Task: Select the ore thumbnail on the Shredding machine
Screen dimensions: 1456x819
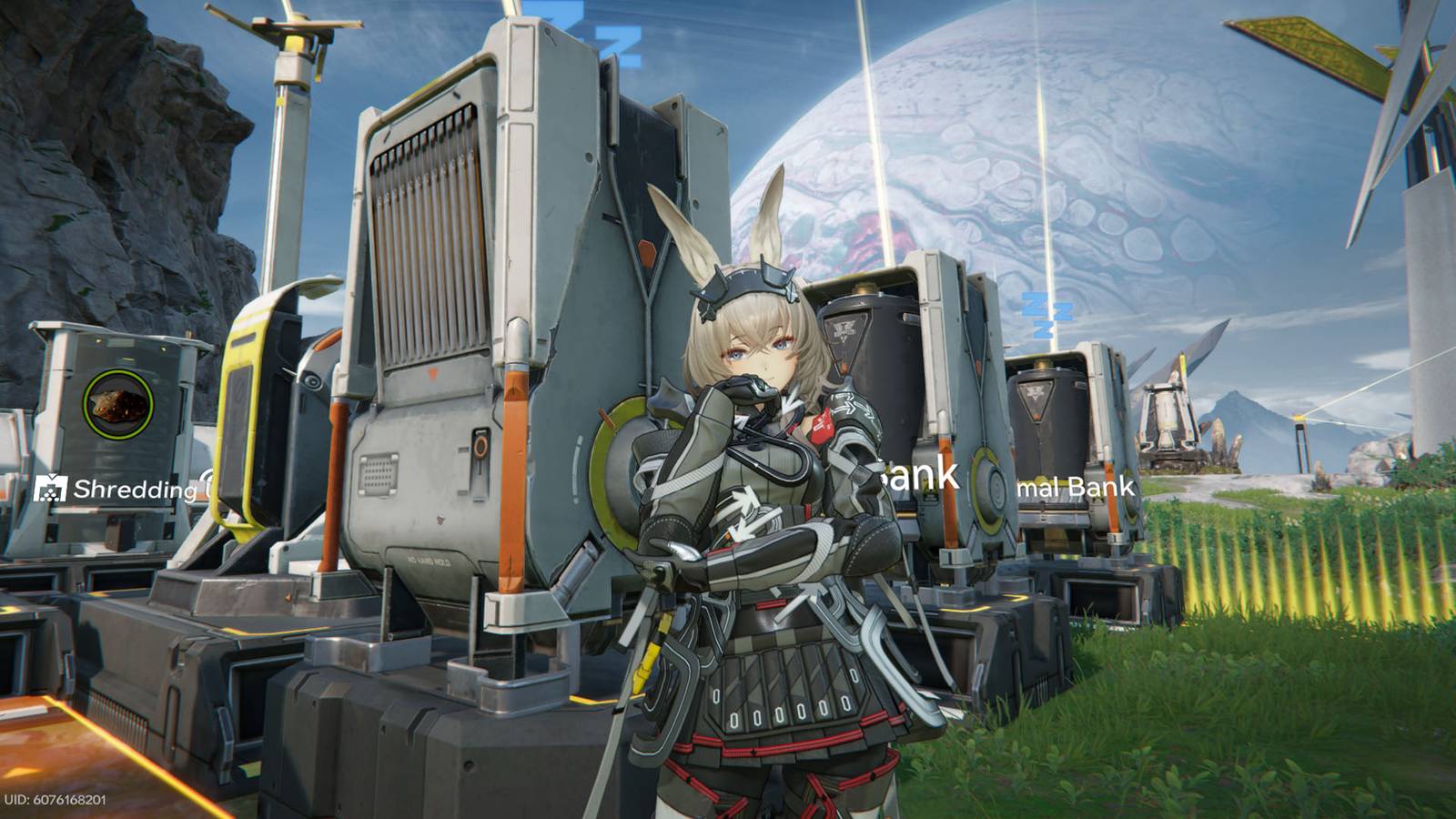Action: pyautogui.click(x=118, y=403)
